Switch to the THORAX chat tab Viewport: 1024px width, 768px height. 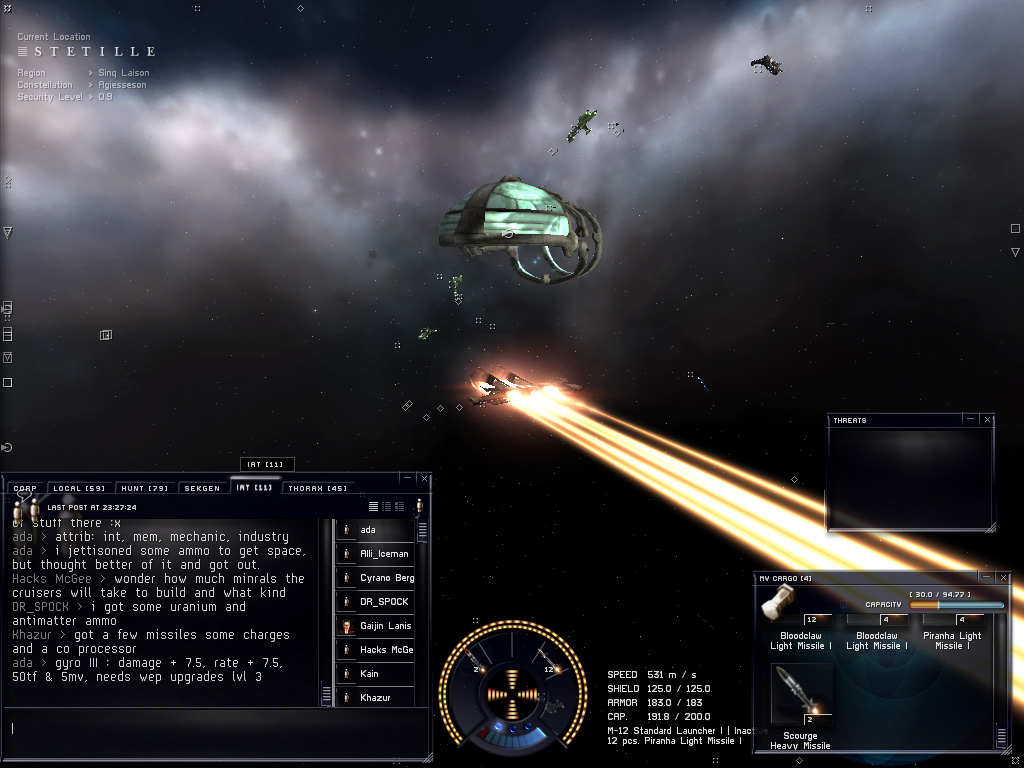pos(316,488)
